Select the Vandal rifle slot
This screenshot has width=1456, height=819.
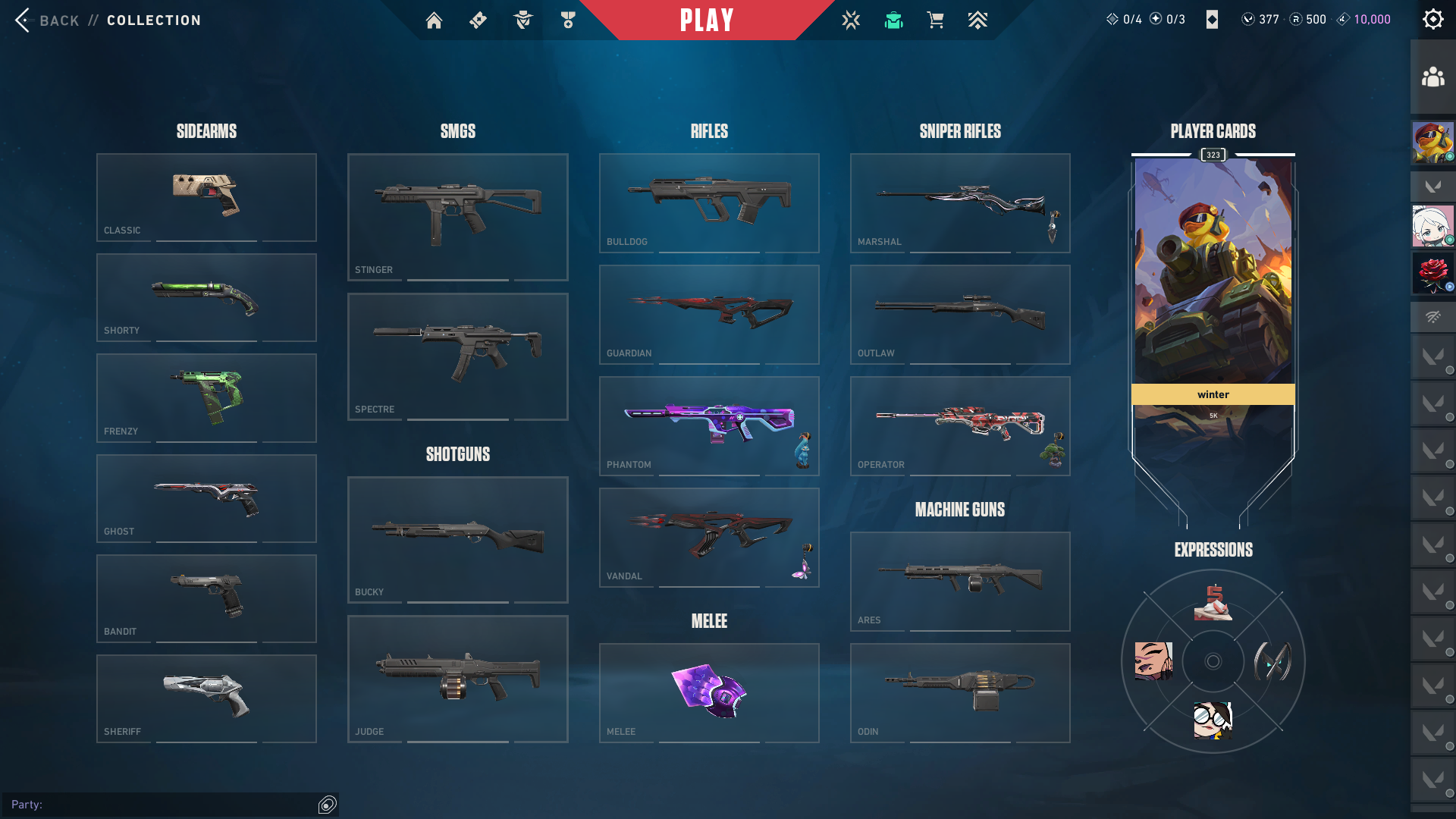tap(709, 537)
